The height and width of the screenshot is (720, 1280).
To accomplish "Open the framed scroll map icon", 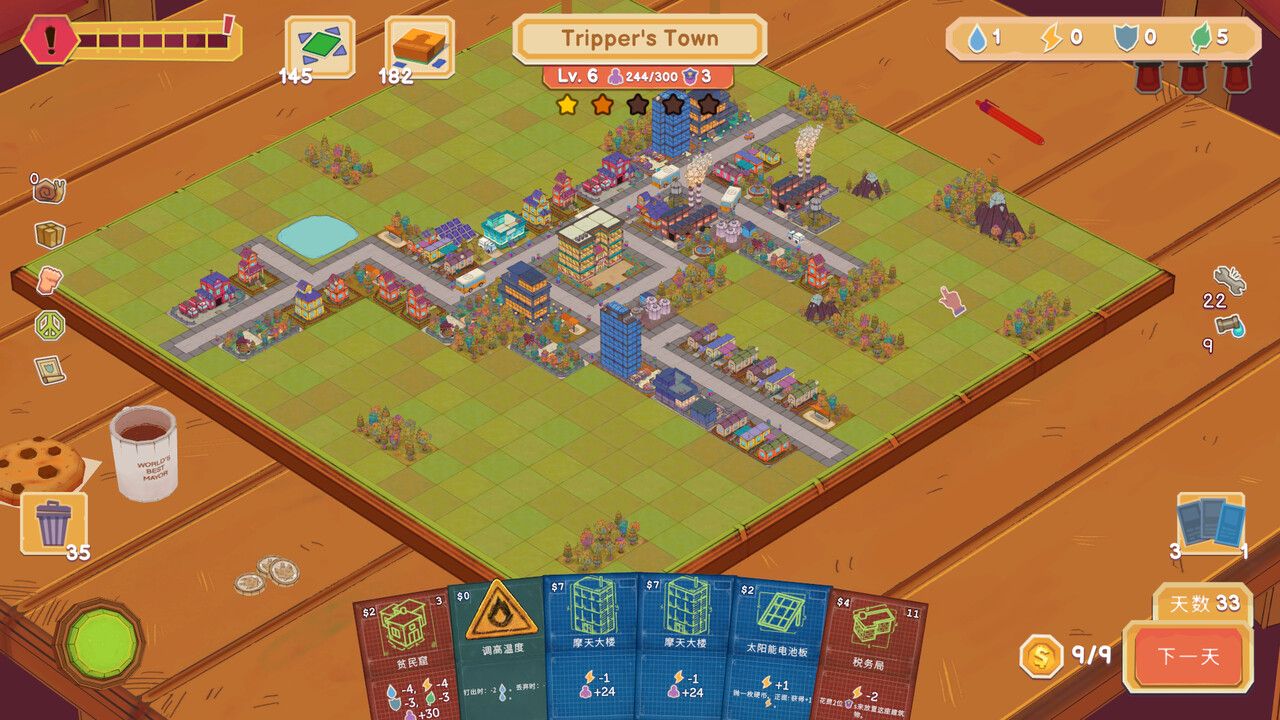I will click(x=49, y=370).
